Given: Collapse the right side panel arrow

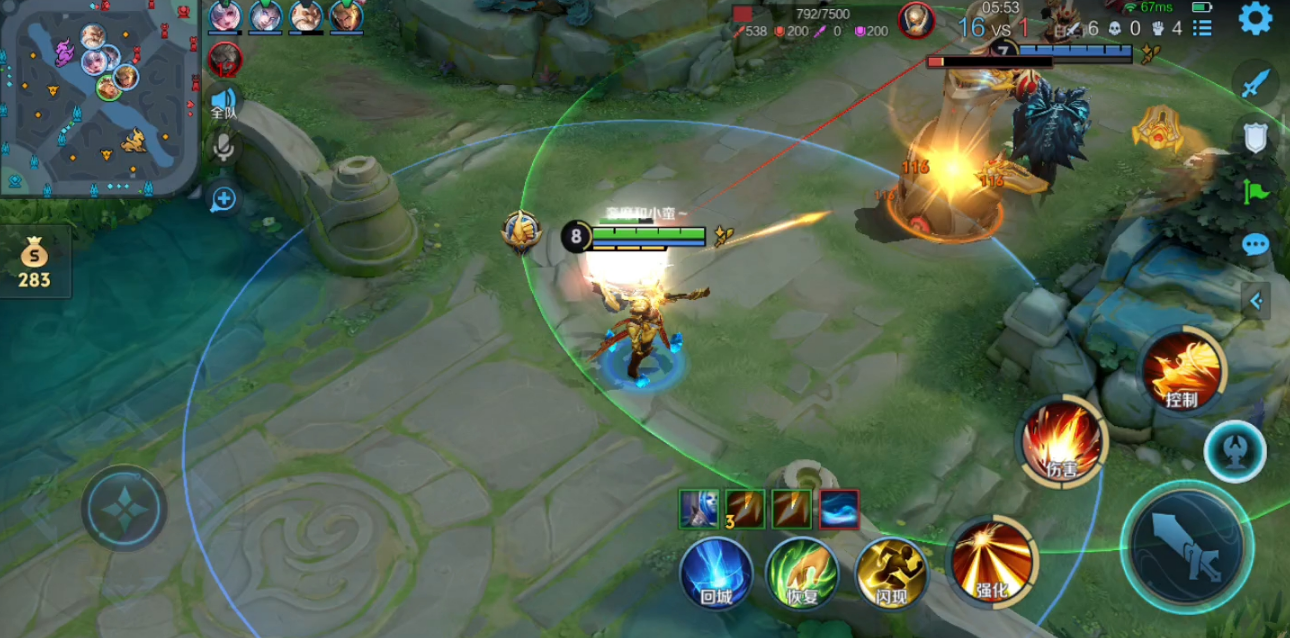Looking at the screenshot, I should point(1256,299).
